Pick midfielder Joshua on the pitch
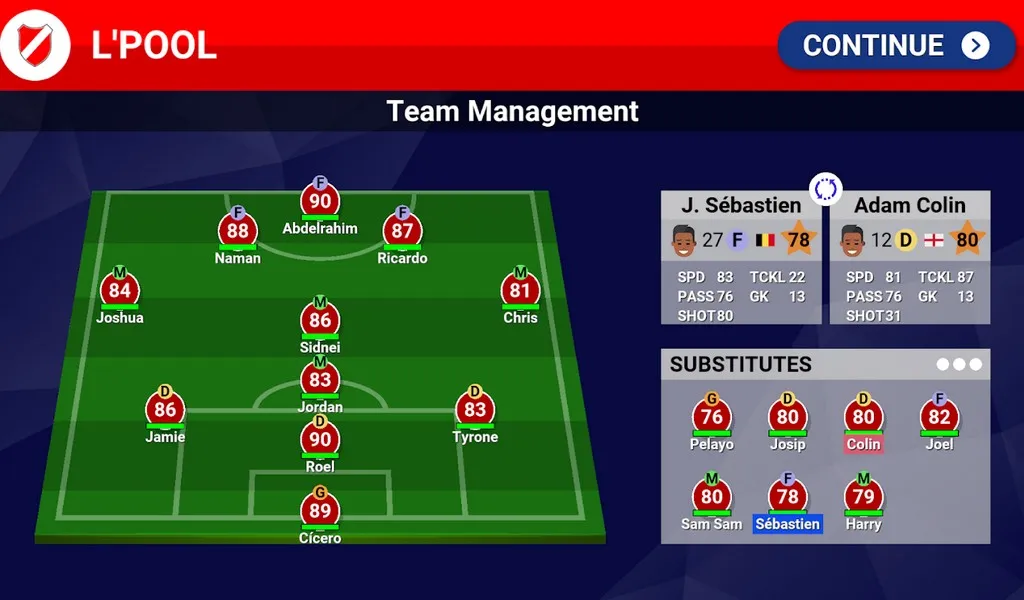The height and width of the screenshot is (600, 1024). click(x=120, y=291)
